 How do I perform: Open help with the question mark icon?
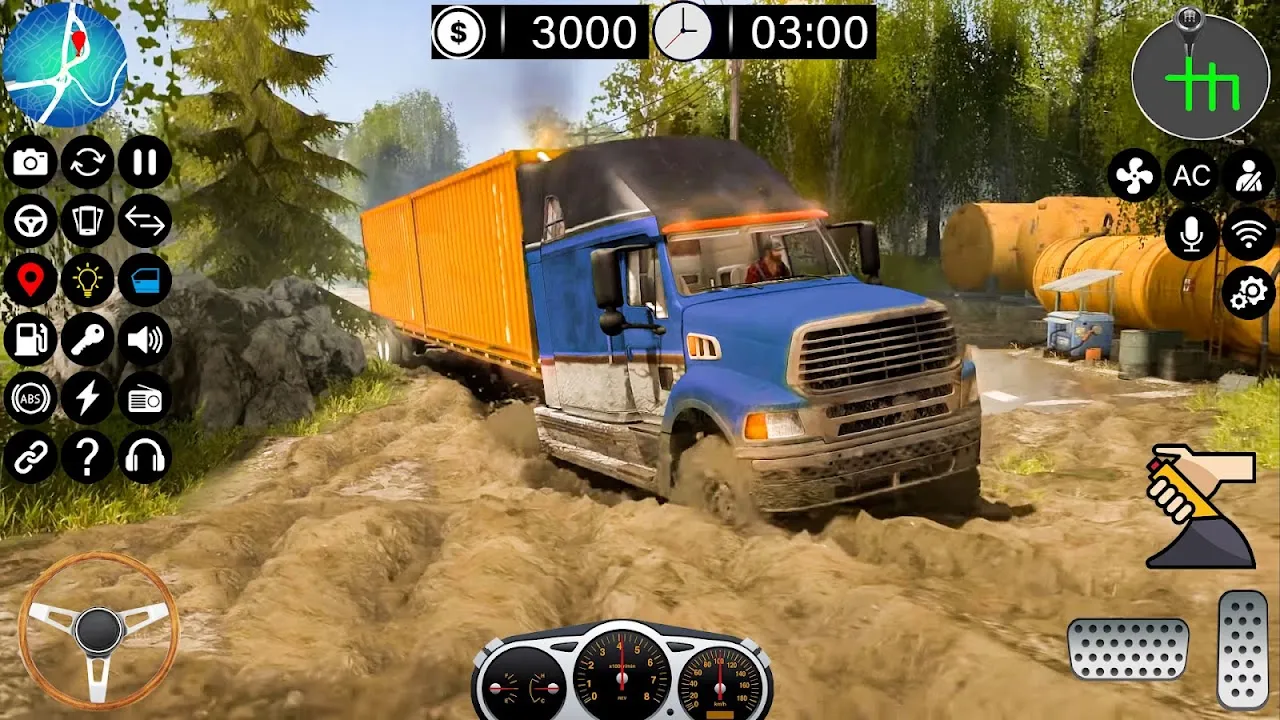coord(88,457)
